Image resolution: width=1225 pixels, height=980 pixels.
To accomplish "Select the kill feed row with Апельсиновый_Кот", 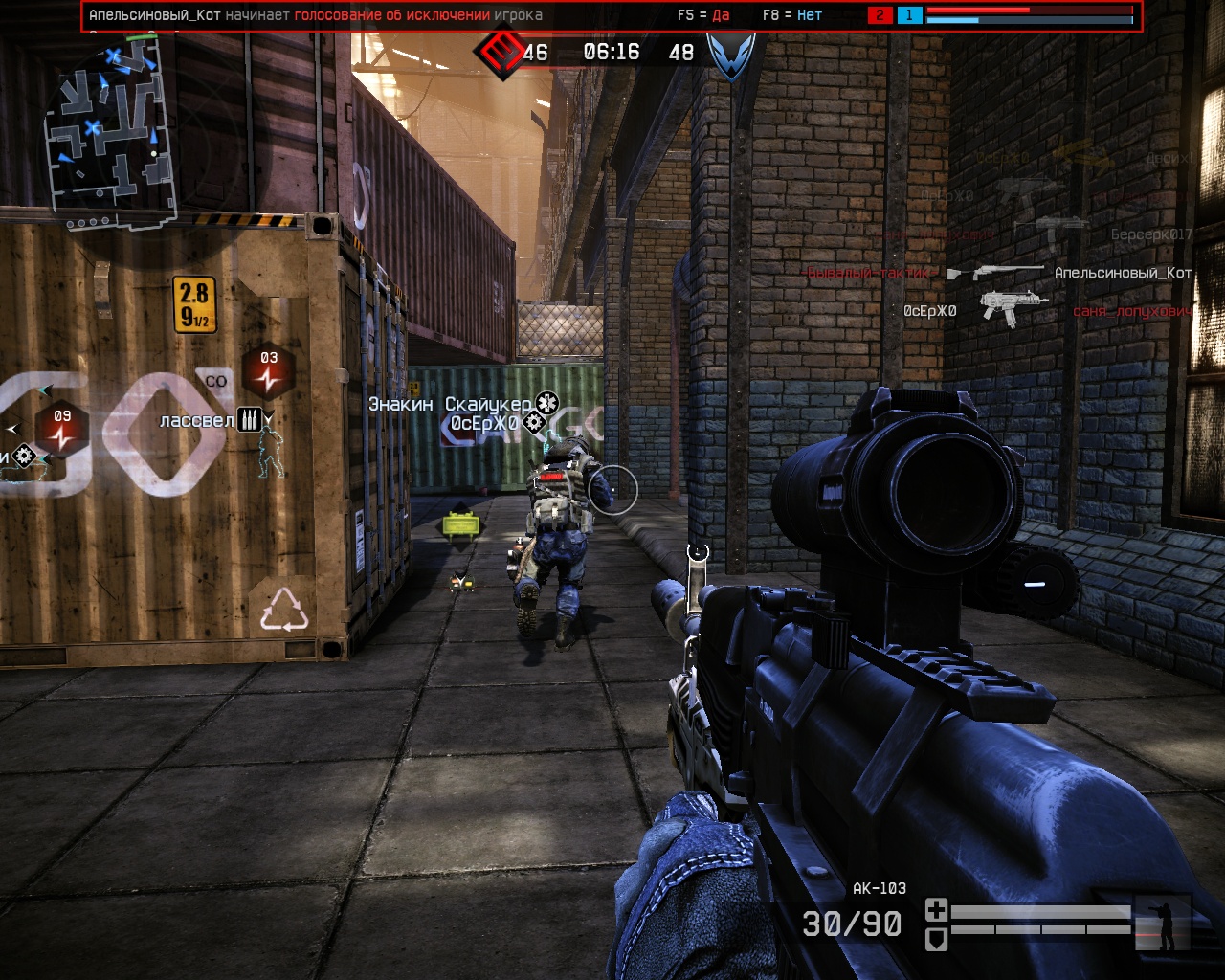I will 1000,273.
